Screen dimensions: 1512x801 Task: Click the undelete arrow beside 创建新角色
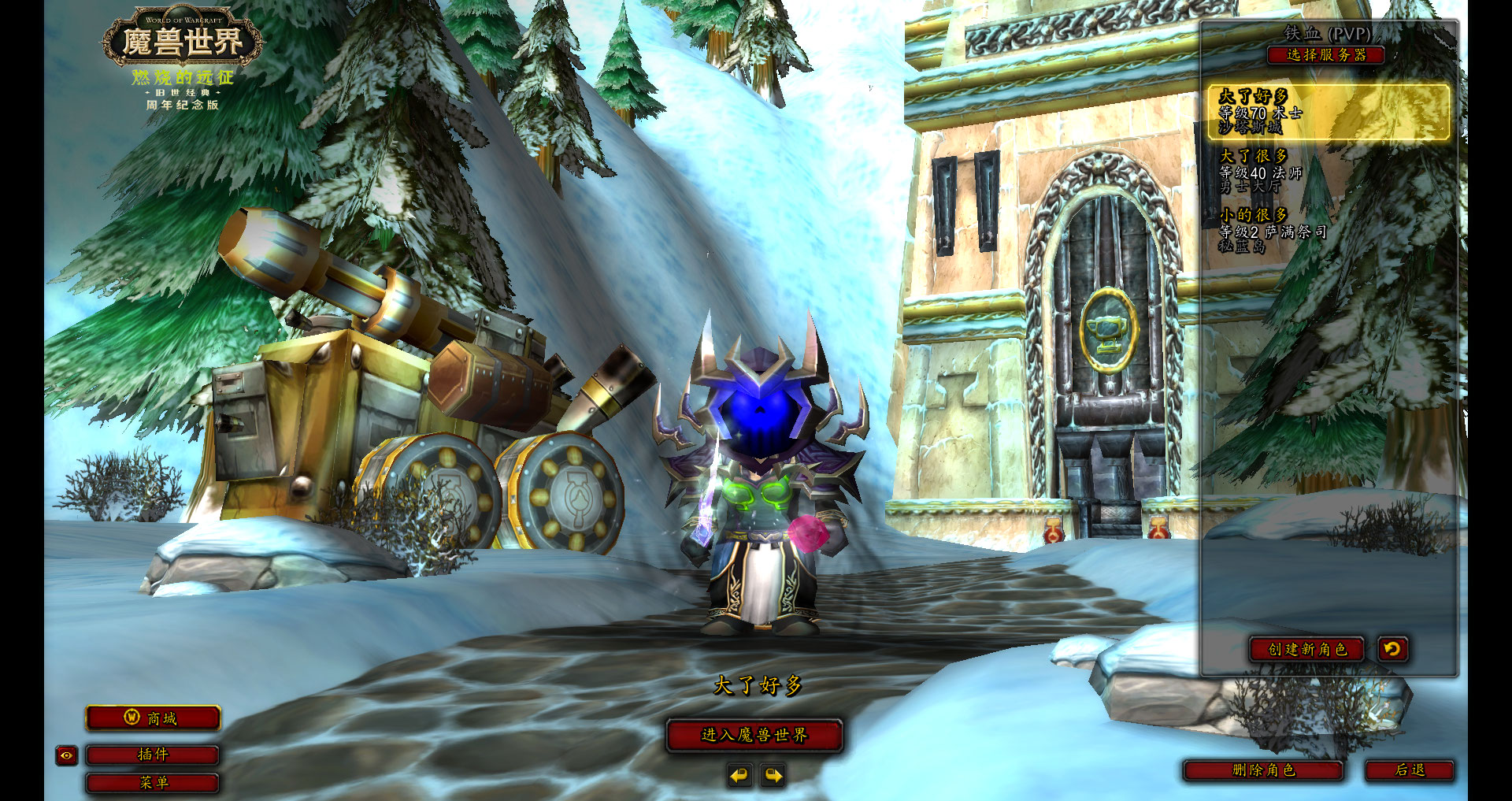[x=1392, y=649]
